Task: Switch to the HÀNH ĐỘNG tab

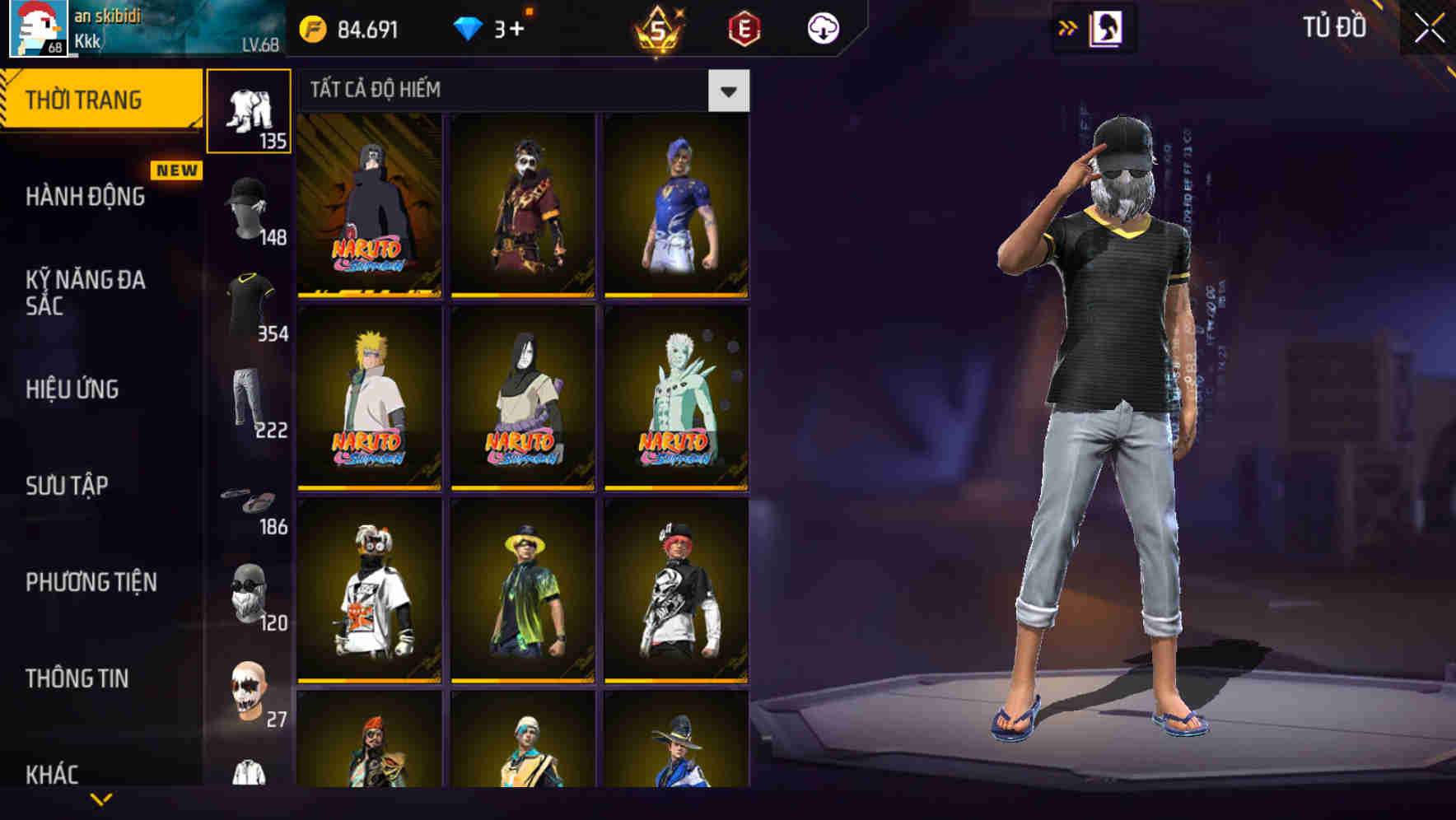Action: coord(84,198)
